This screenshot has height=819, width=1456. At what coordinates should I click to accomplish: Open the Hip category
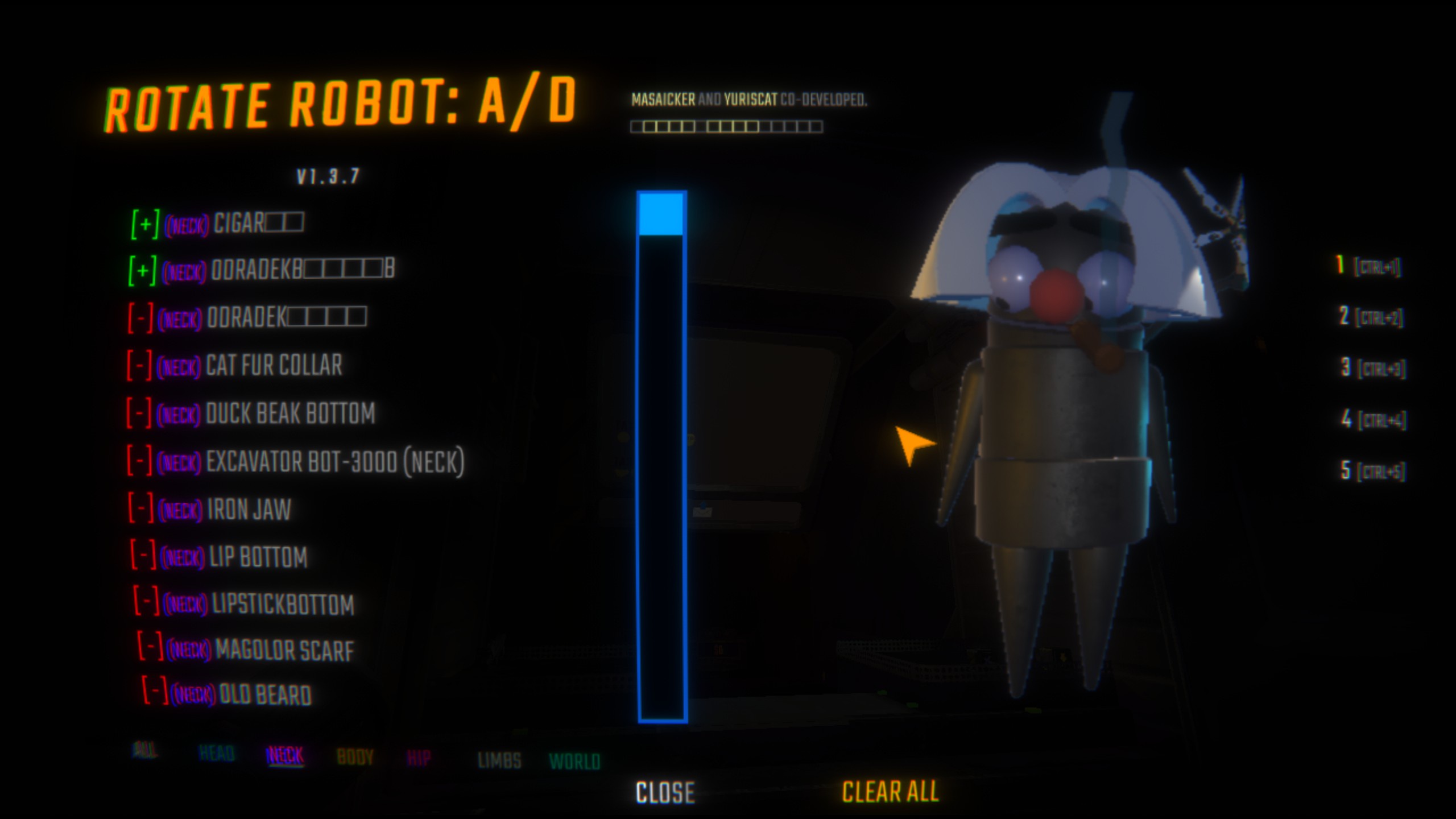(419, 758)
